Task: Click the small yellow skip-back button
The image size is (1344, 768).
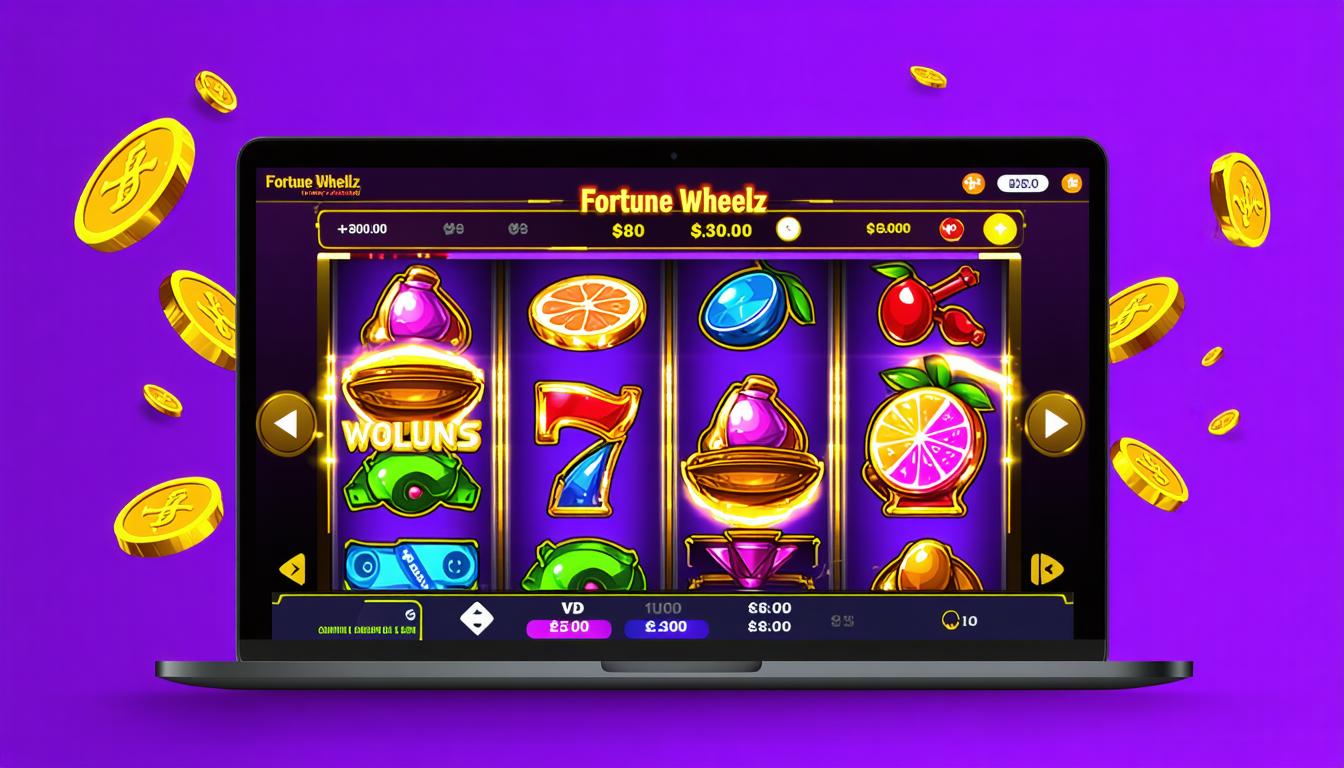Action: click(x=1047, y=569)
